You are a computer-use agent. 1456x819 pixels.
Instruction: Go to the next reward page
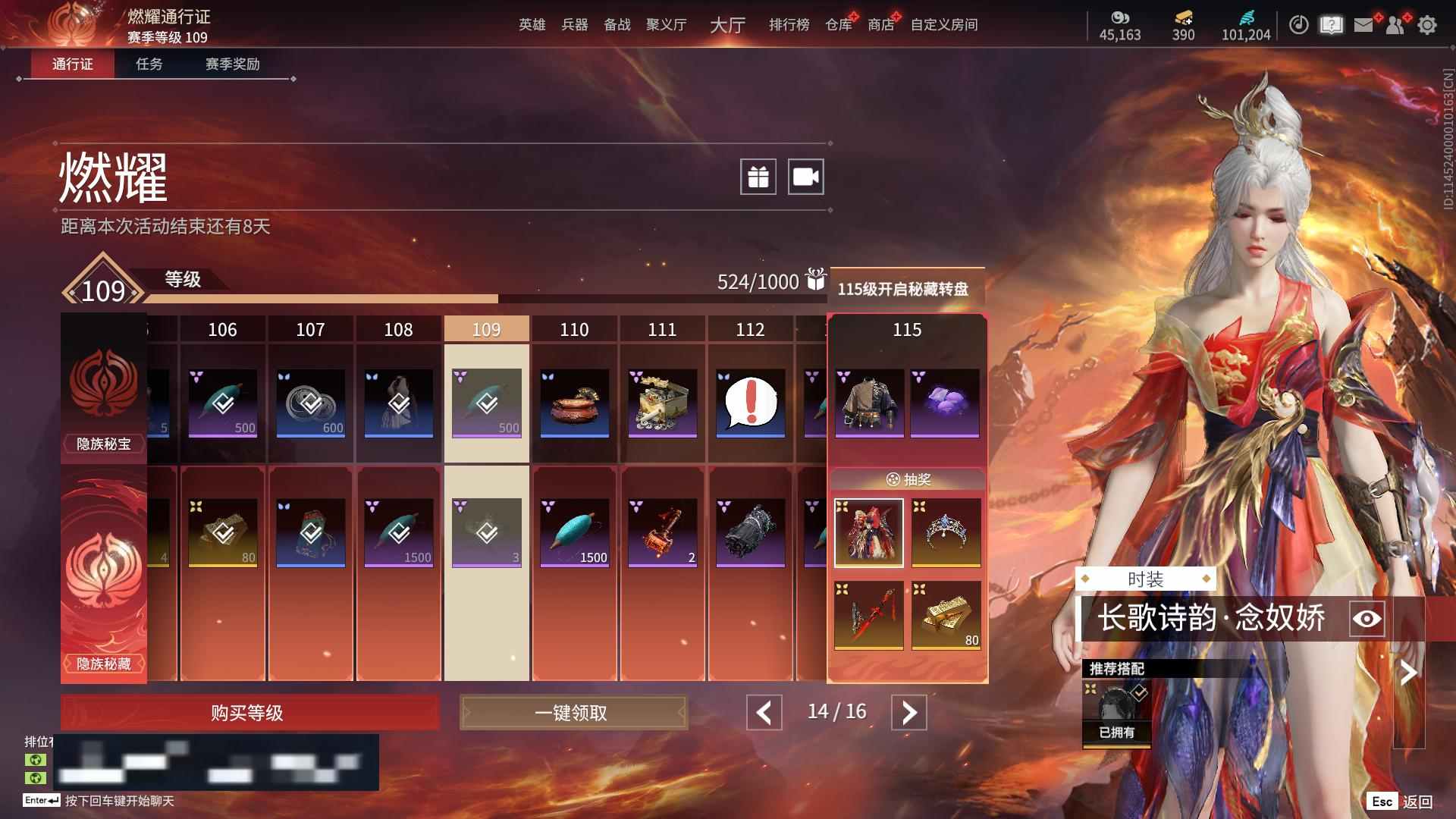(x=908, y=713)
